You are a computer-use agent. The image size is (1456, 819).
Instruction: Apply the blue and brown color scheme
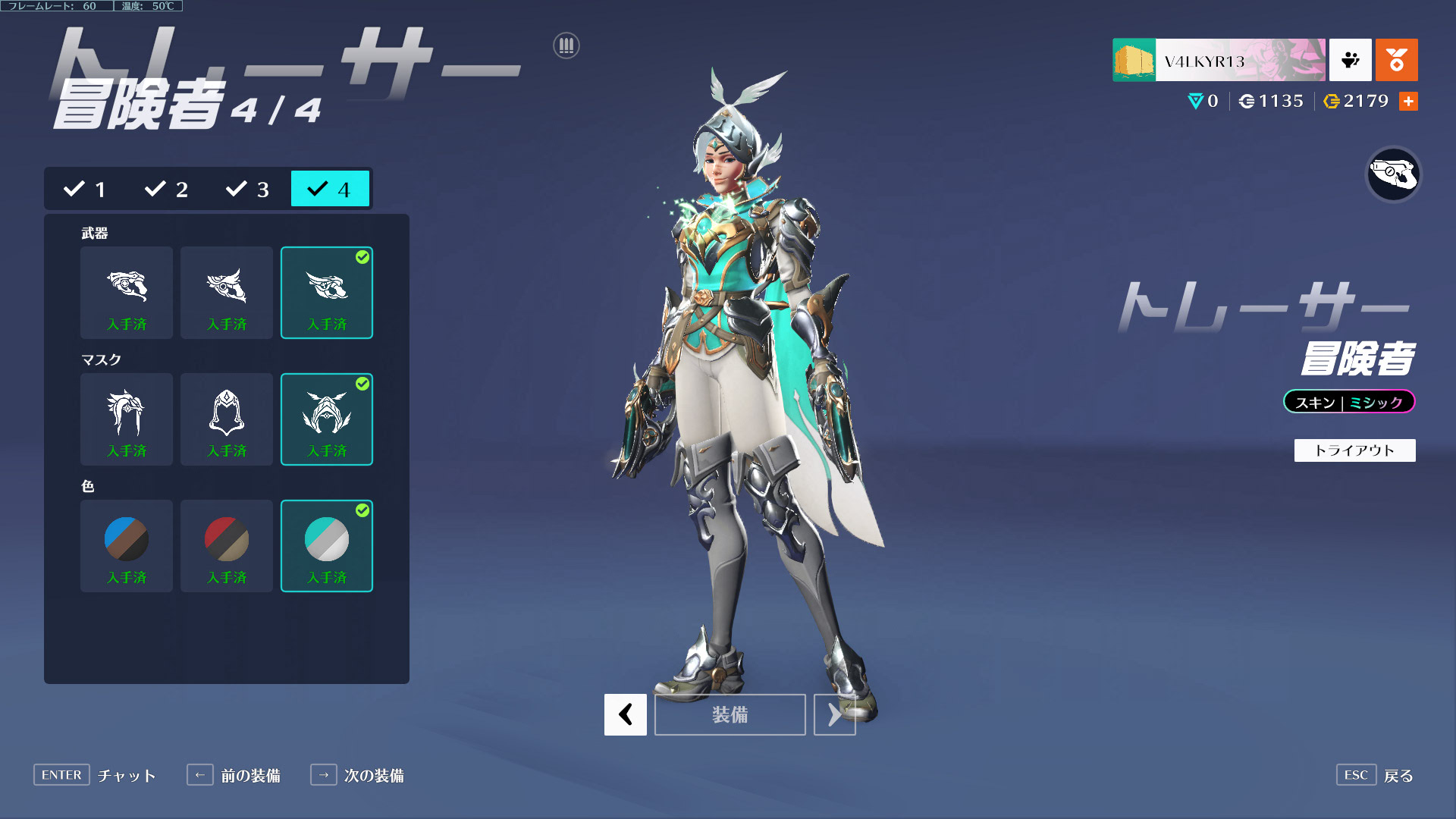[127, 546]
